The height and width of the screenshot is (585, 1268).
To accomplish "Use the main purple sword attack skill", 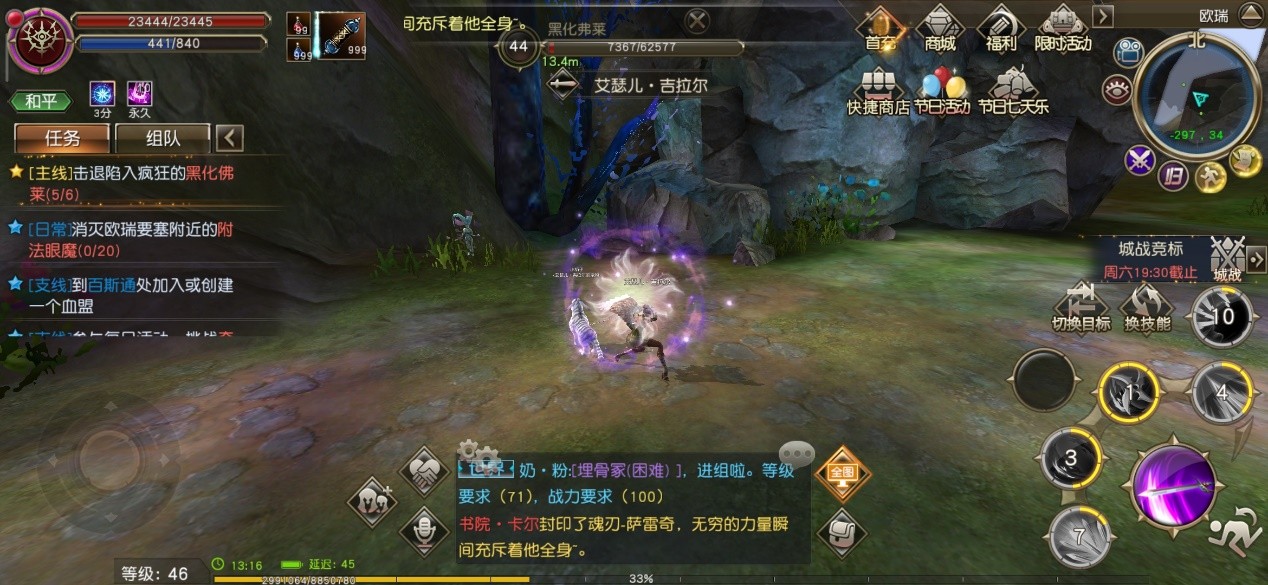I will tap(1177, 490).
